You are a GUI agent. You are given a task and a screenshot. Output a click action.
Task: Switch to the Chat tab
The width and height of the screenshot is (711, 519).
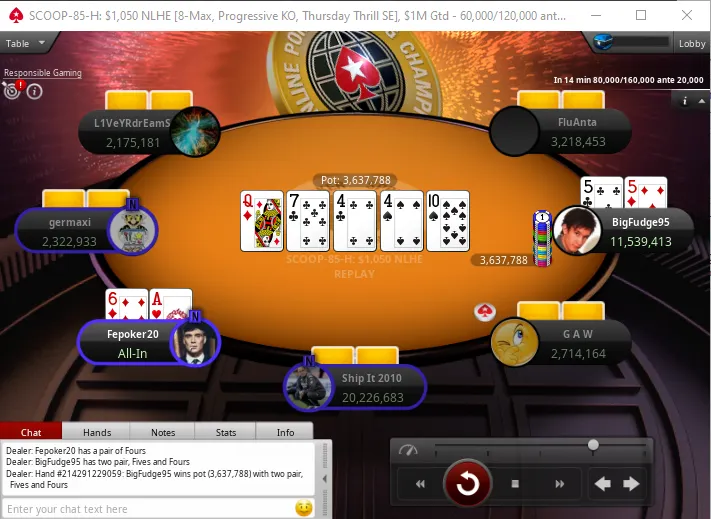point(31,432)
